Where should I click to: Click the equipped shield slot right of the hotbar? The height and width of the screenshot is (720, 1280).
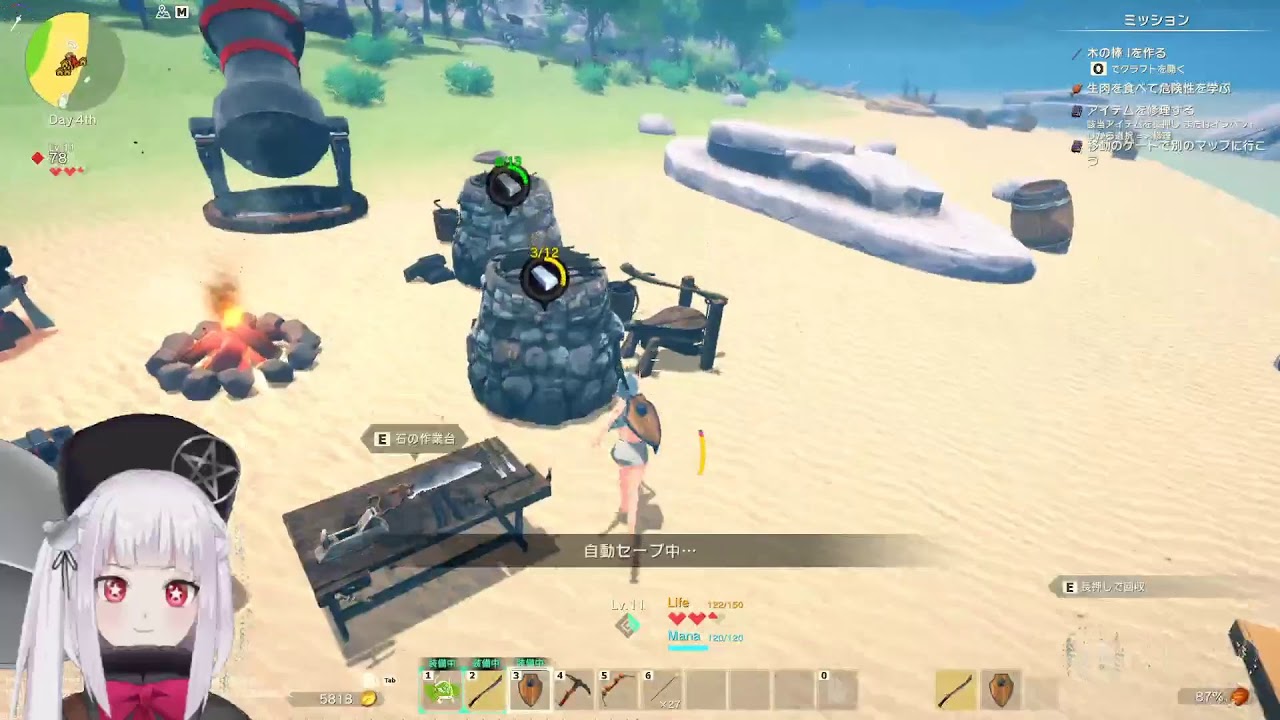click(1001, 690)
